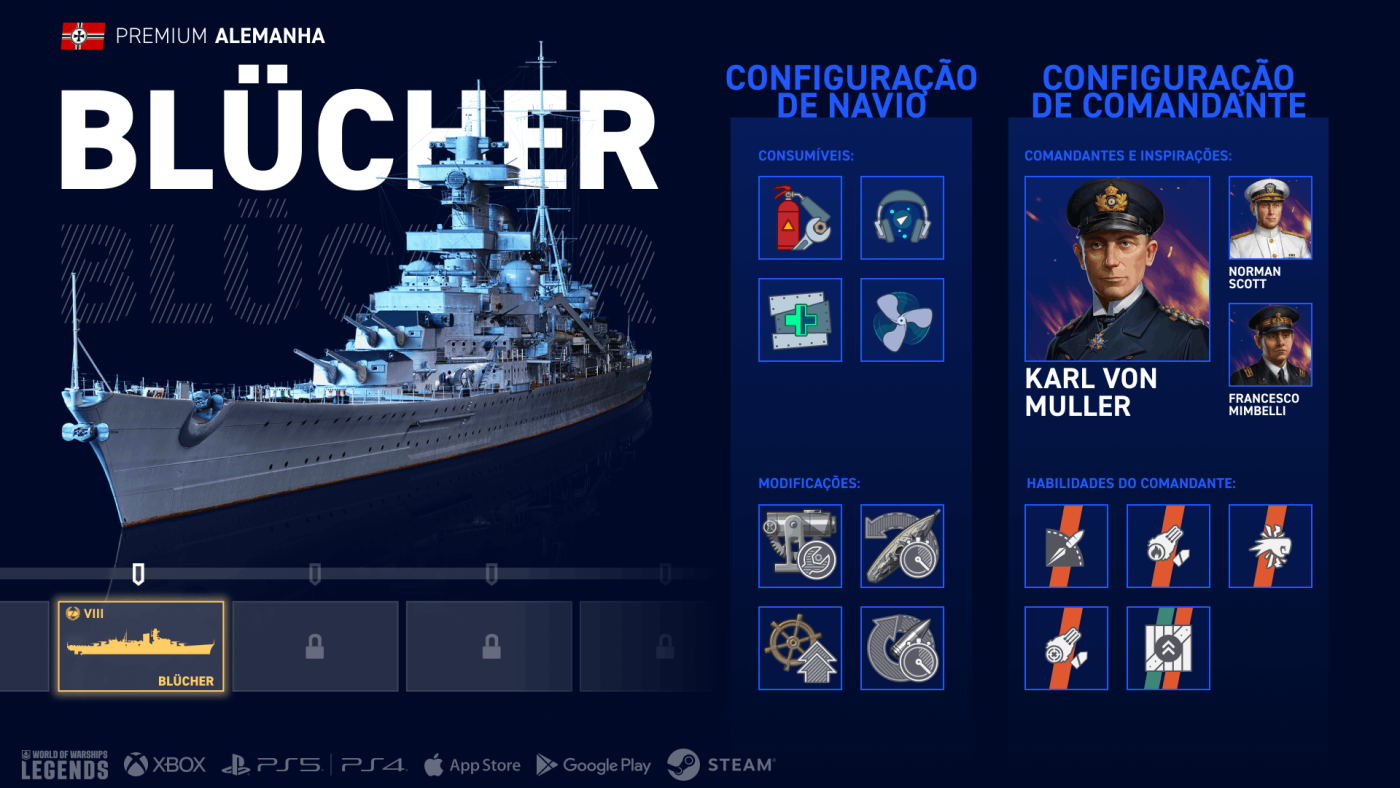Select the Francesco Mimbelli inspiration portrait

click(x=1270, y=345)
